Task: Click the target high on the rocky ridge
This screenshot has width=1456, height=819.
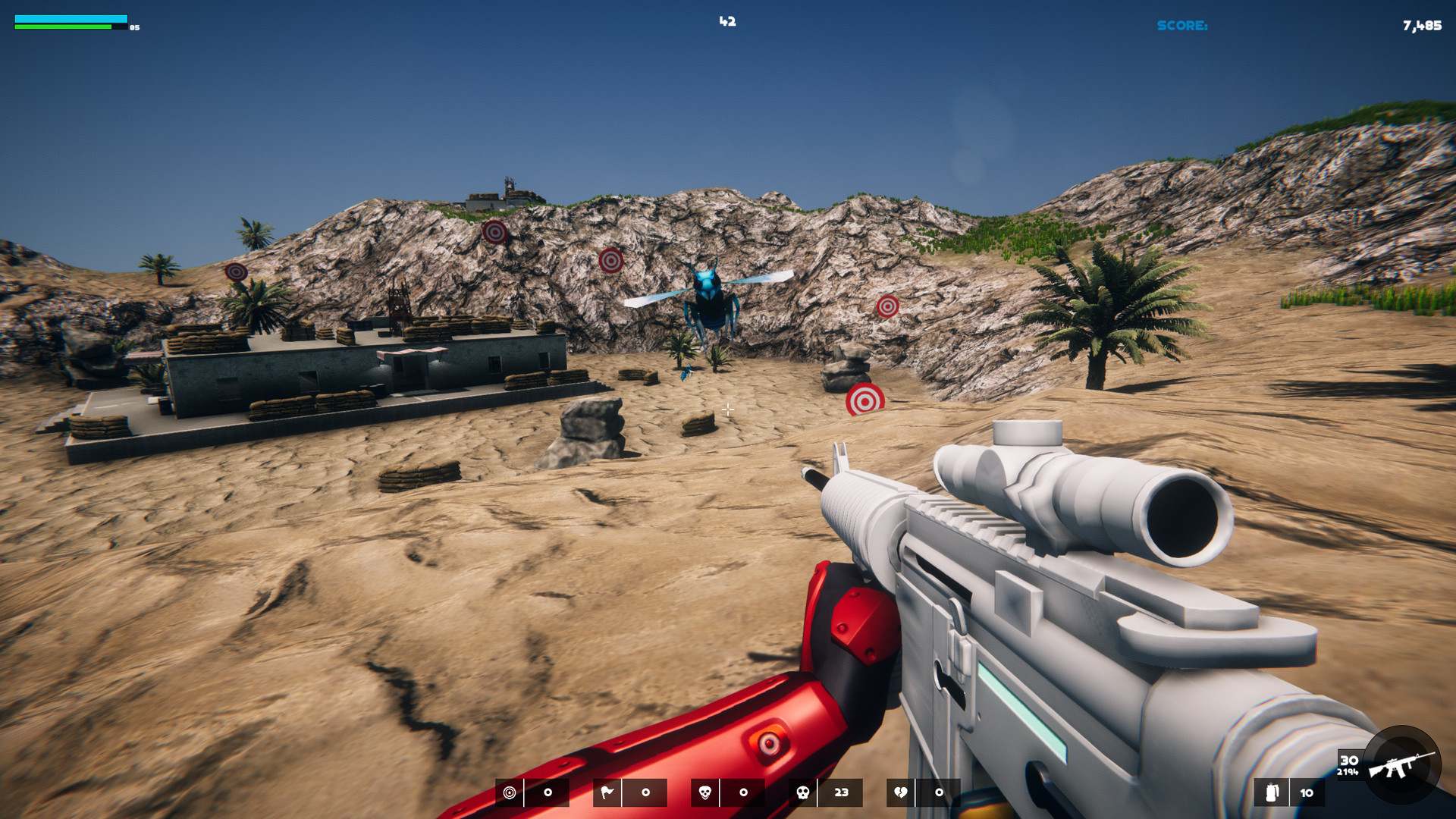Action: pos(495,233)
